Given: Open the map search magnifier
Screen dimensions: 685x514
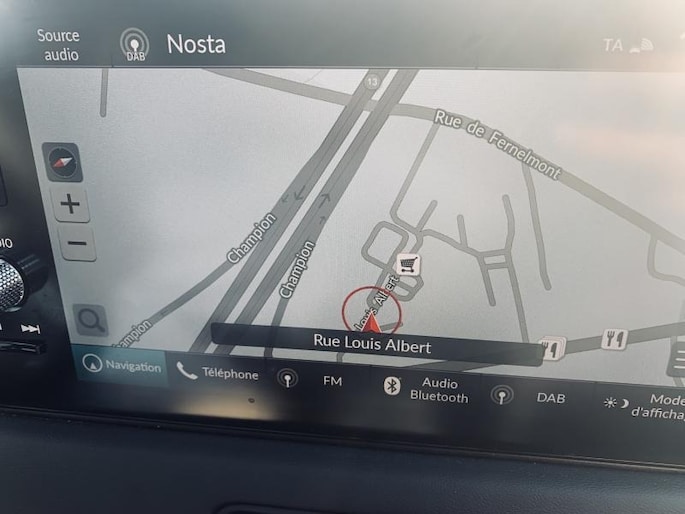Looking at the screenshot, I should [x=90, y=321].
